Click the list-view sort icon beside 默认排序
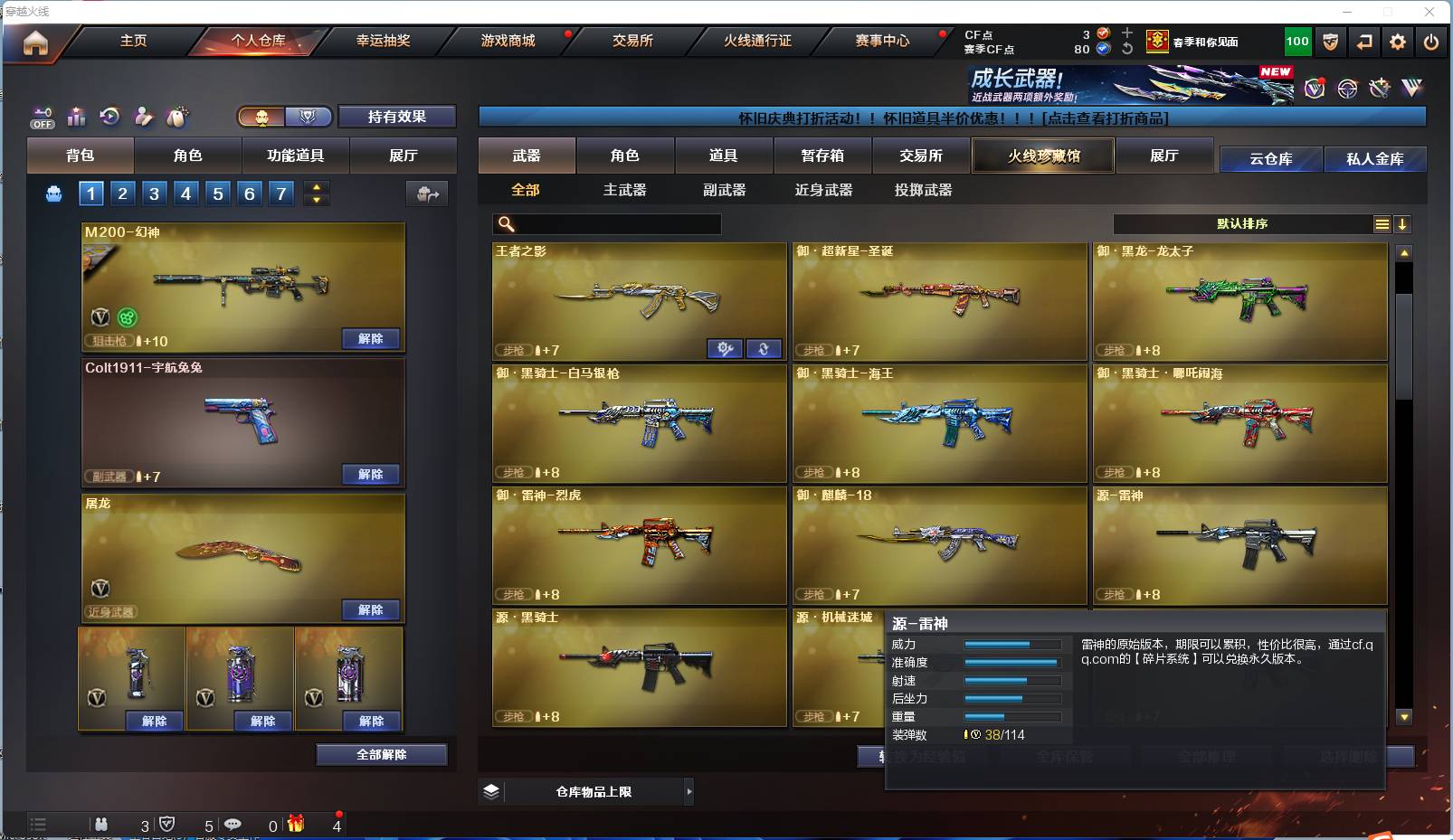 tap(1382, 223)
